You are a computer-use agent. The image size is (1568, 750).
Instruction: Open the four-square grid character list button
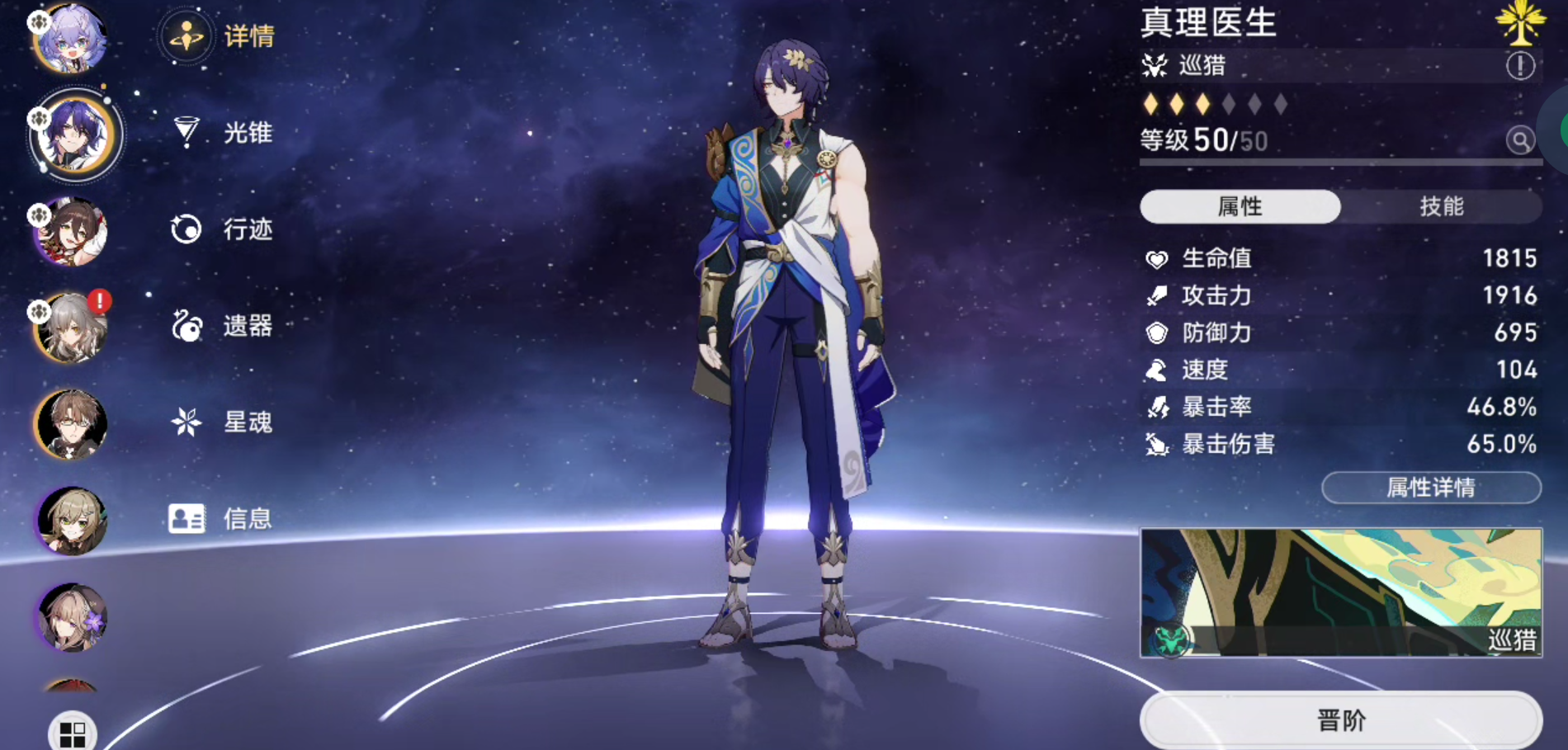pos(73,733)
